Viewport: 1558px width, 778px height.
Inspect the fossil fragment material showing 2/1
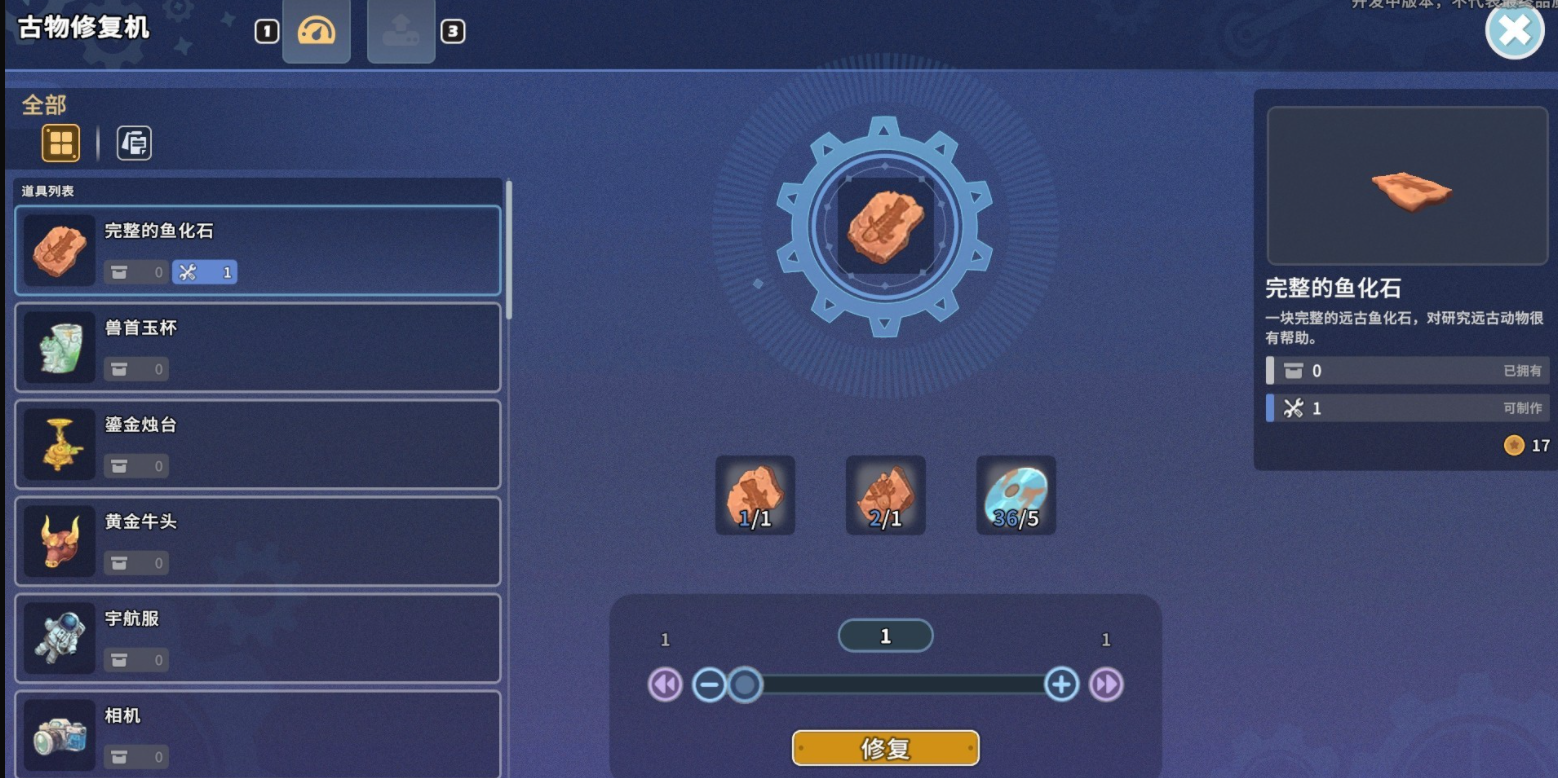point(885,495)
